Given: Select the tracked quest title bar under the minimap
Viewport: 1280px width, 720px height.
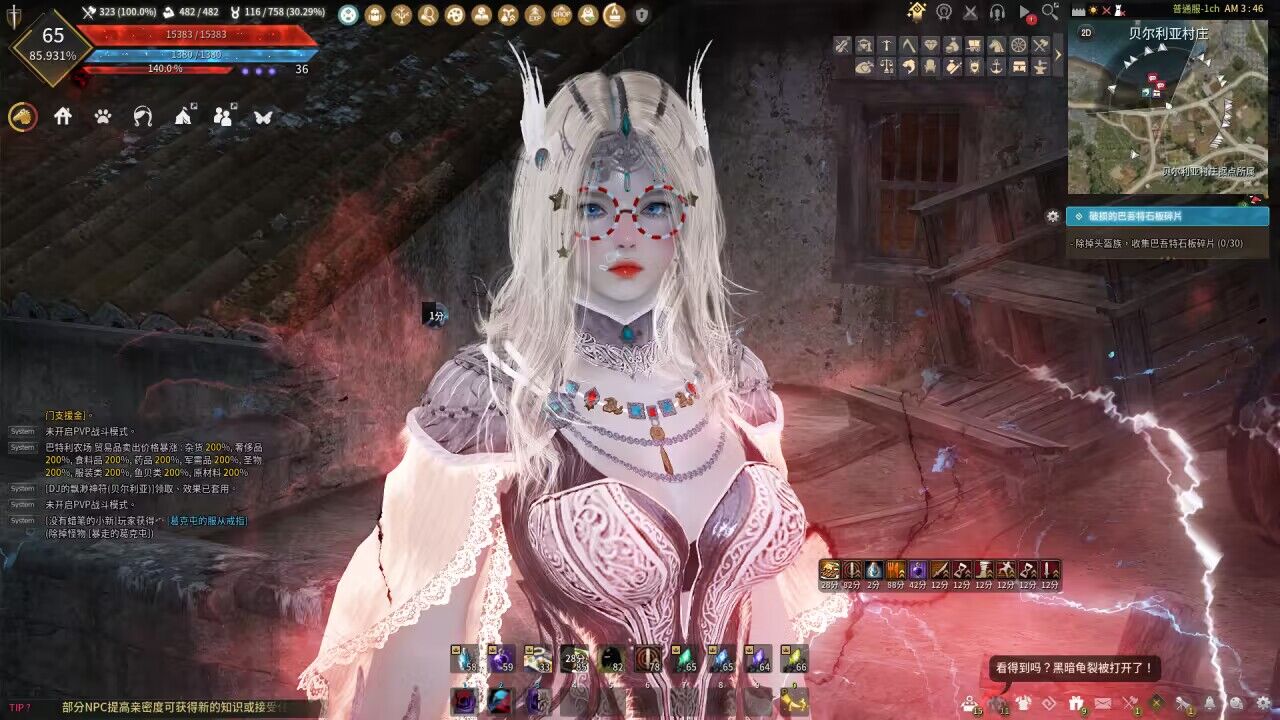Looking at the screenshot, I should [x=1167, y=216].
